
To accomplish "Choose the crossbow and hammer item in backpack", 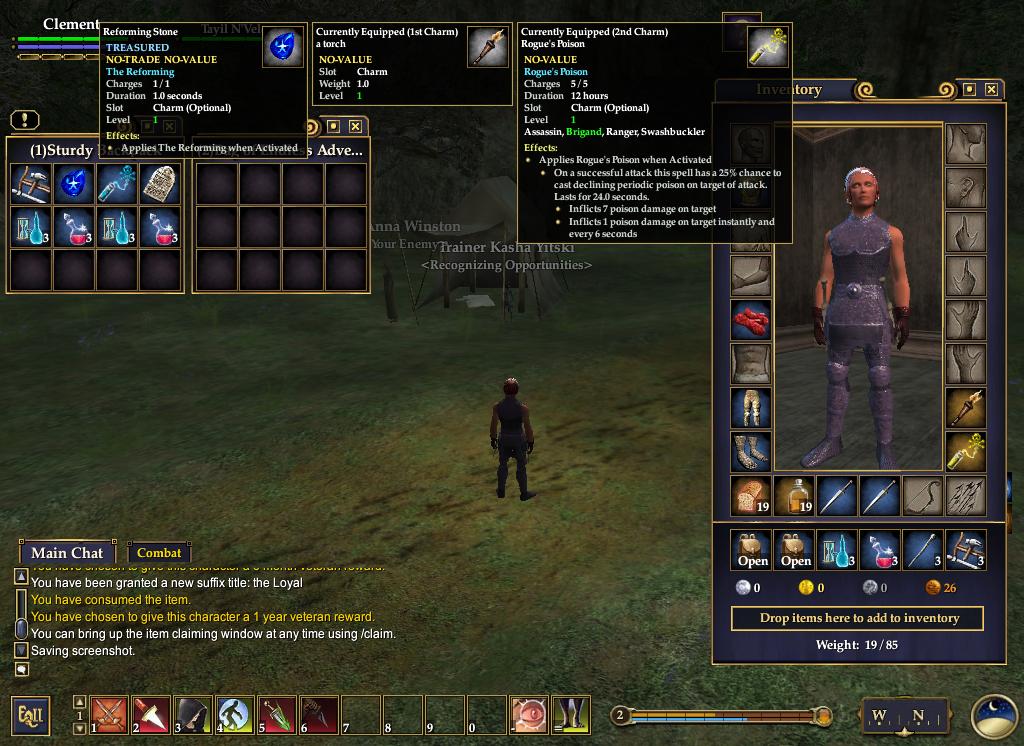I will pos(31,185).
